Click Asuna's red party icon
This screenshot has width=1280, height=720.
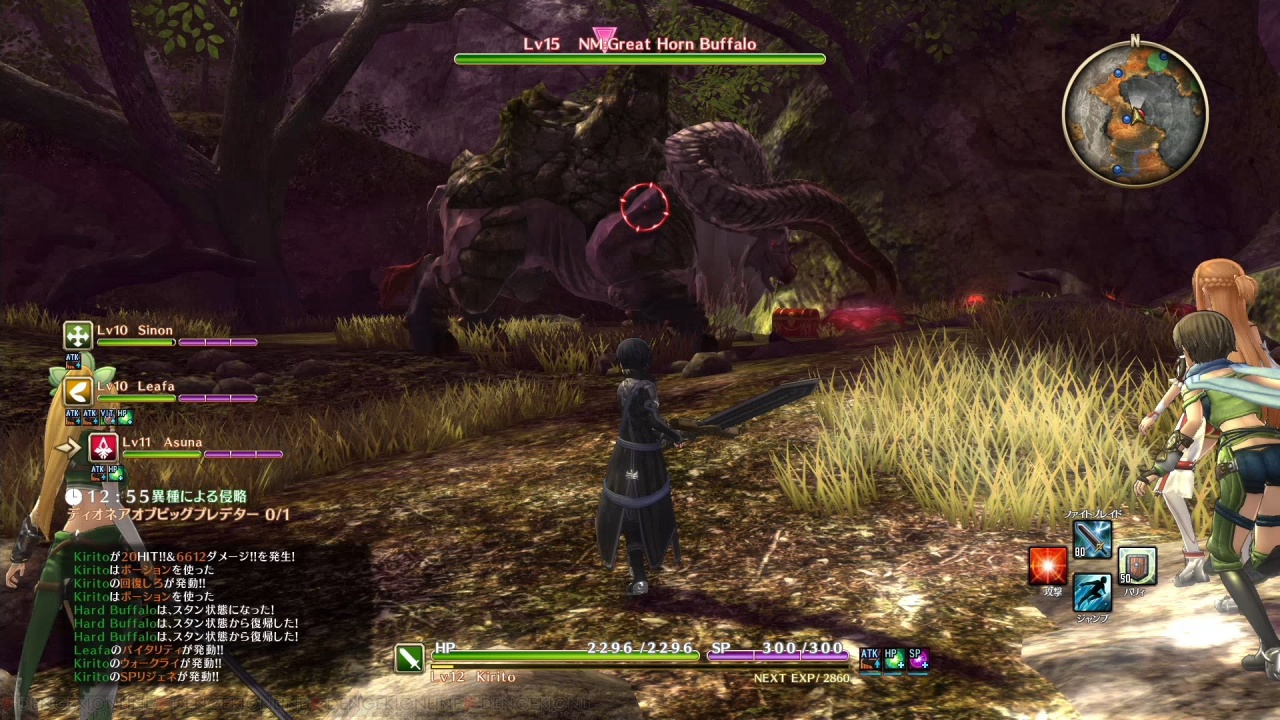[103, 447]
